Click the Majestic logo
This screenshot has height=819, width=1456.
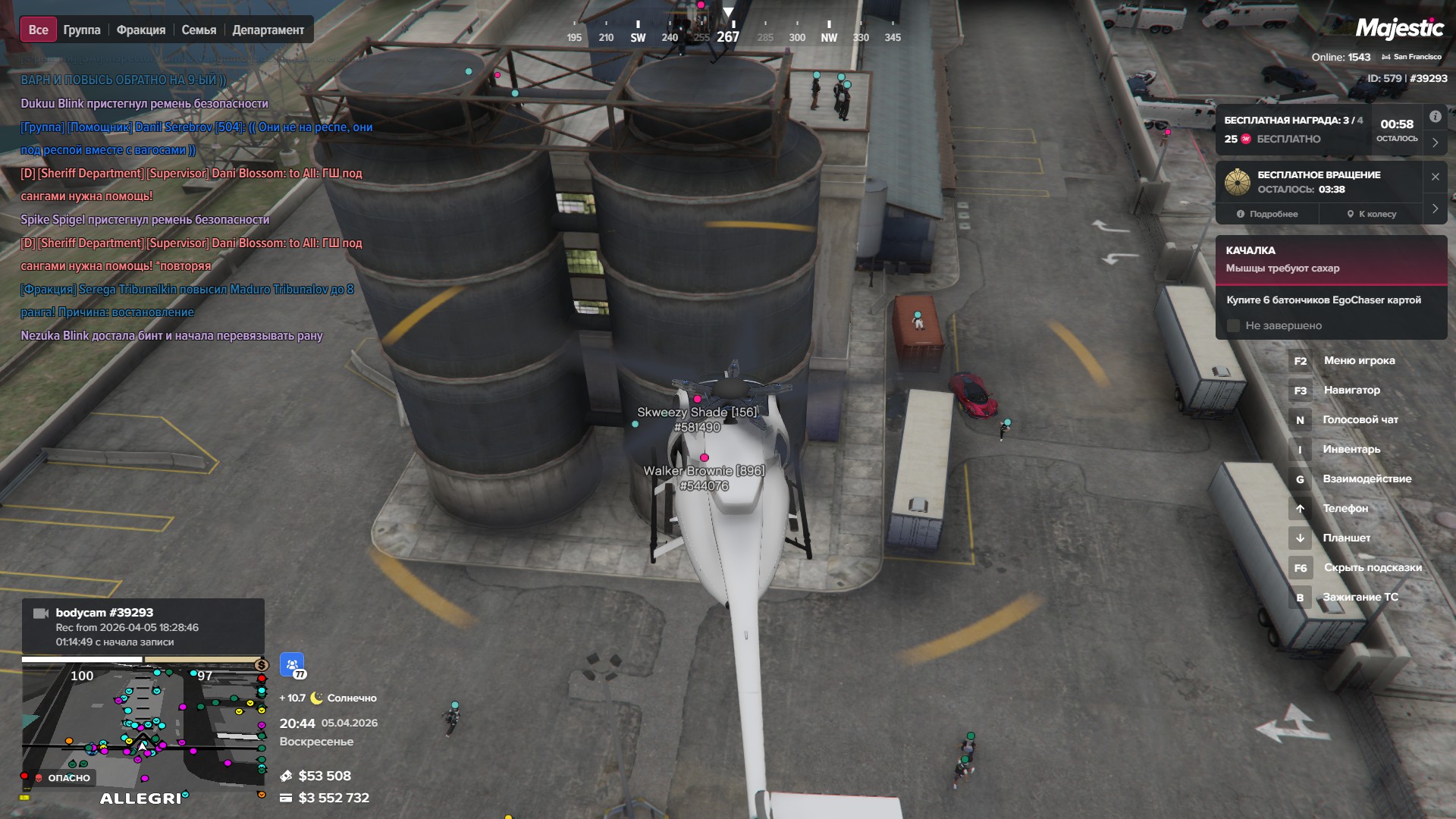[x=1399, y=29]
